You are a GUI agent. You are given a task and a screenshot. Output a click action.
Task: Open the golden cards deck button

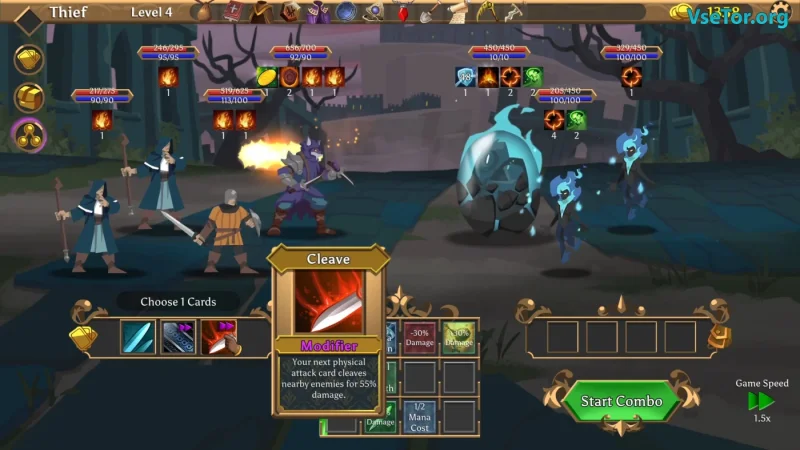(28, 59)
